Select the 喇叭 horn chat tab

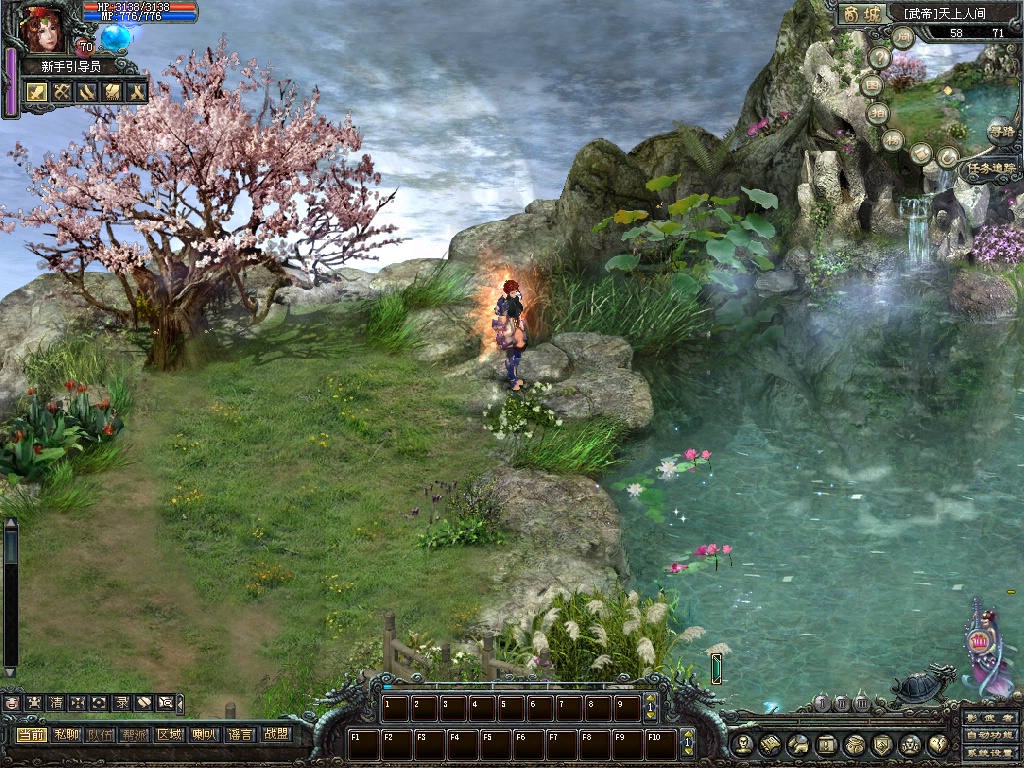pos(204,734)
